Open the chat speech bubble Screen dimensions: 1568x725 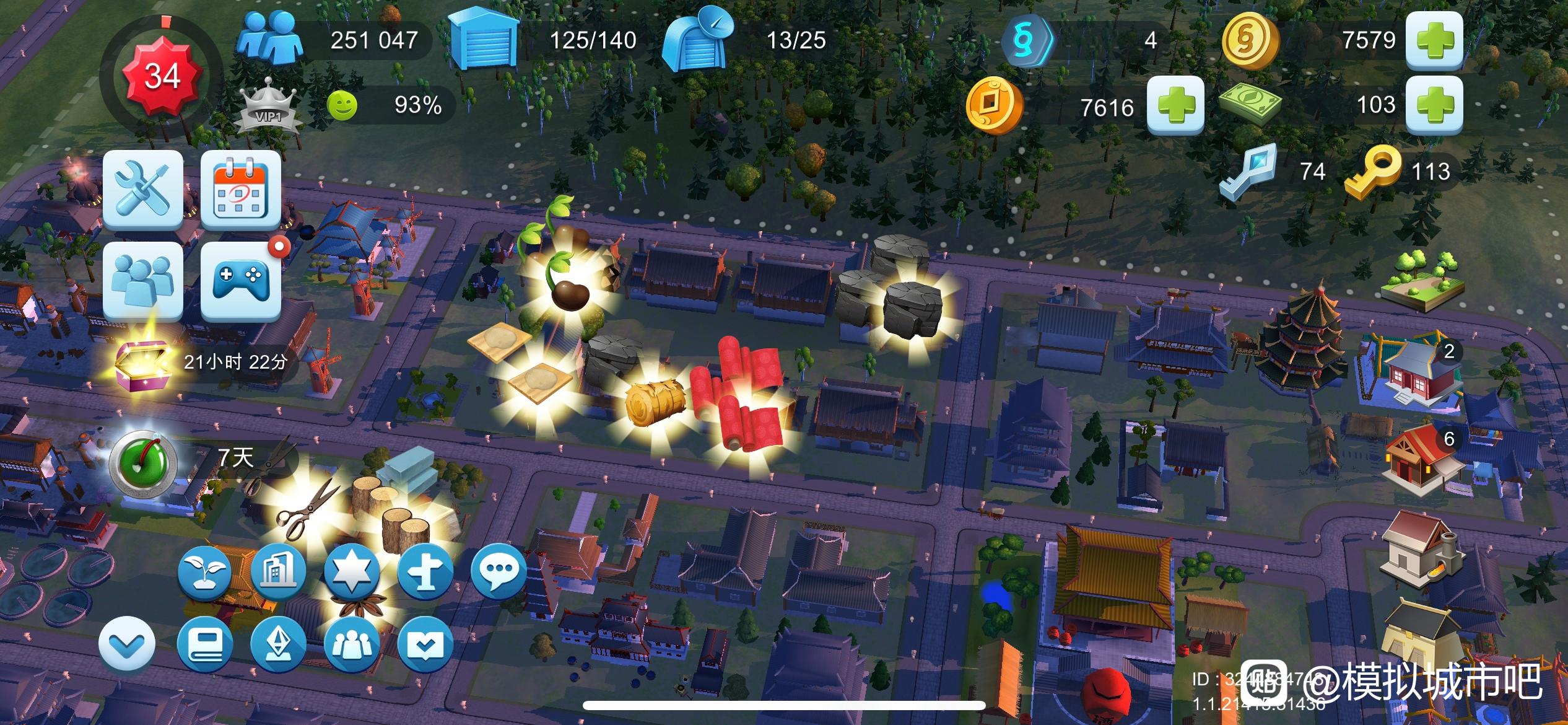click(498, 570)
